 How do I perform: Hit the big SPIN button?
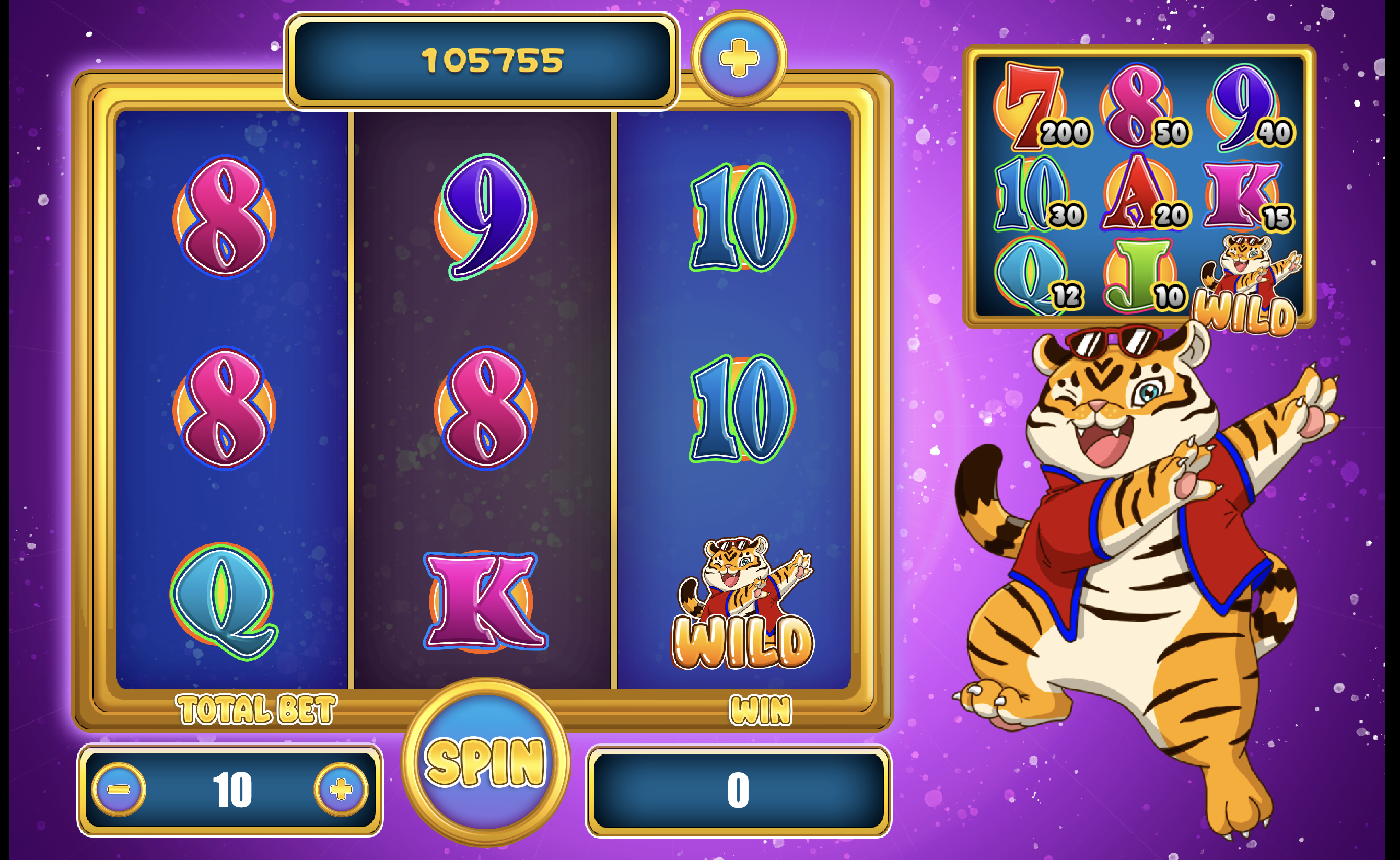[485, 761]
